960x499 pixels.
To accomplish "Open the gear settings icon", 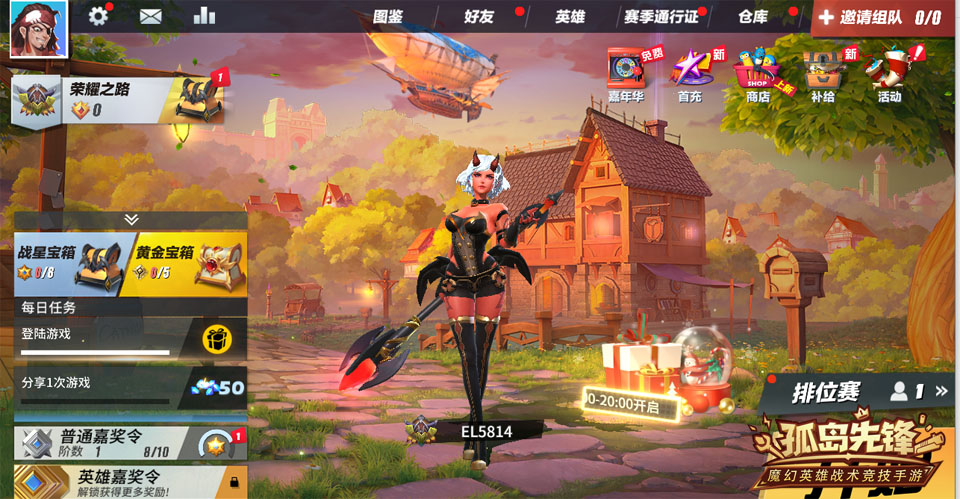I will 98,16.
